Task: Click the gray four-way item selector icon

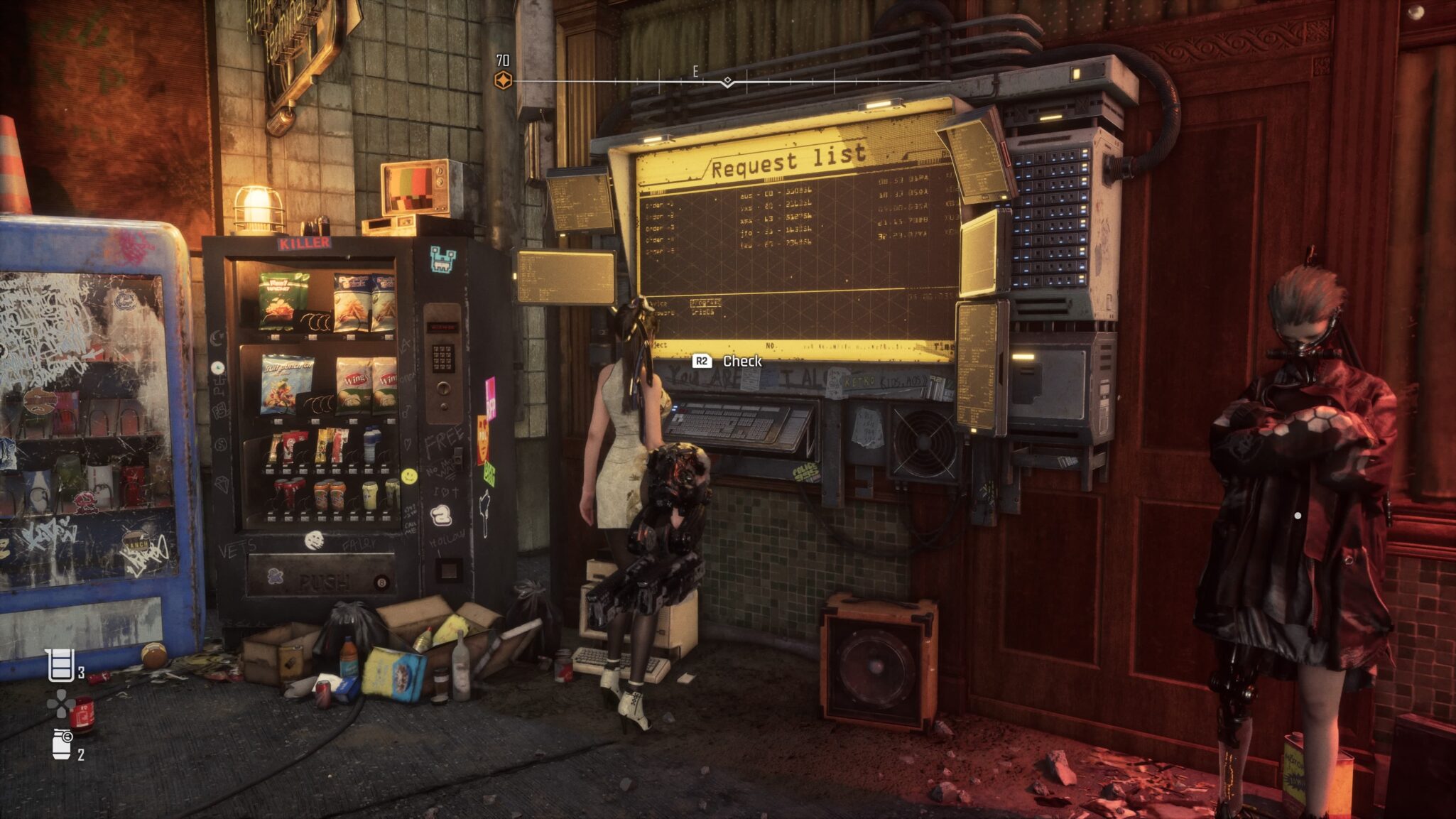Action: click(60, 704)
